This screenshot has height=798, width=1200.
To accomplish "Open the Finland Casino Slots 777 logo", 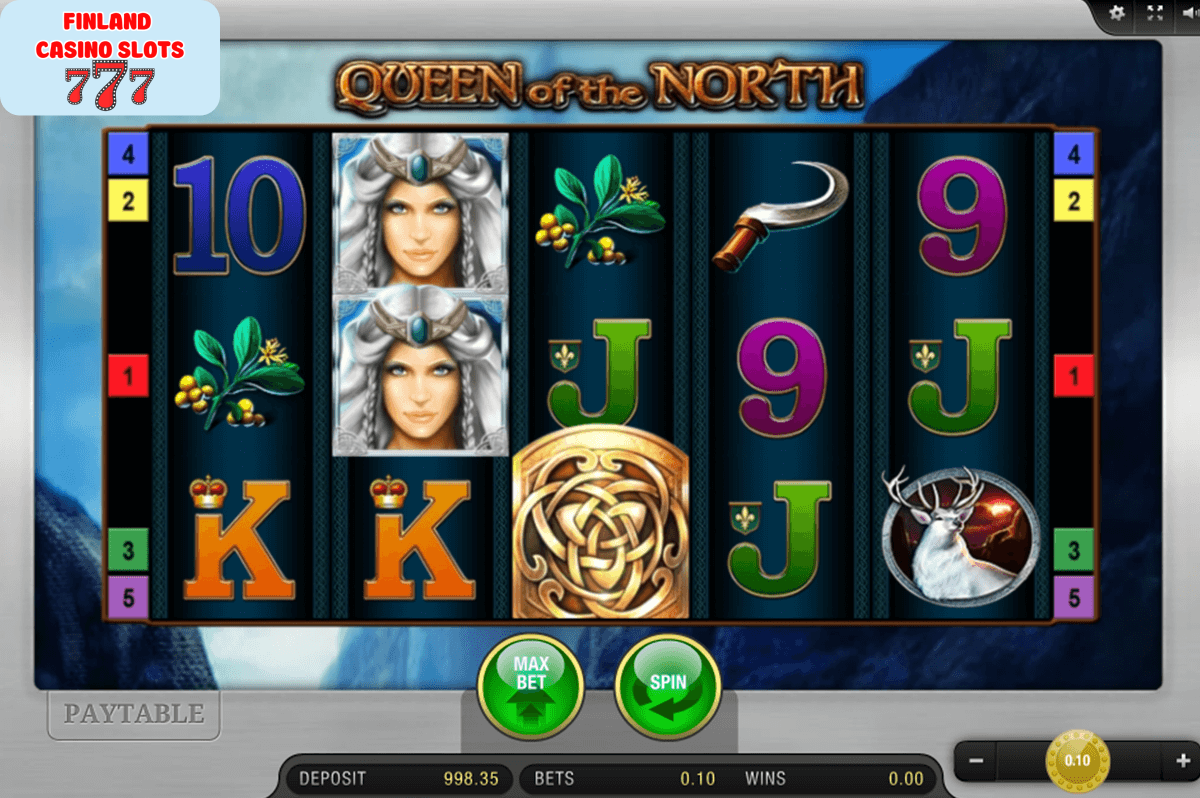I will point(110,58).
